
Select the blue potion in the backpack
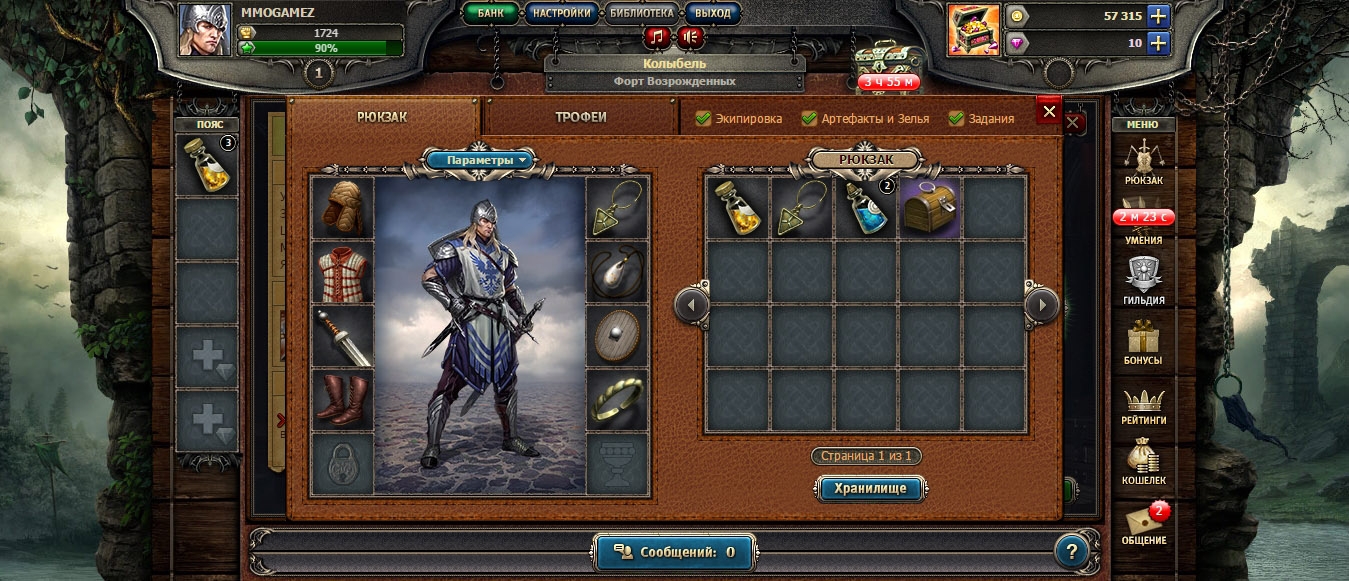coord(866,208)
